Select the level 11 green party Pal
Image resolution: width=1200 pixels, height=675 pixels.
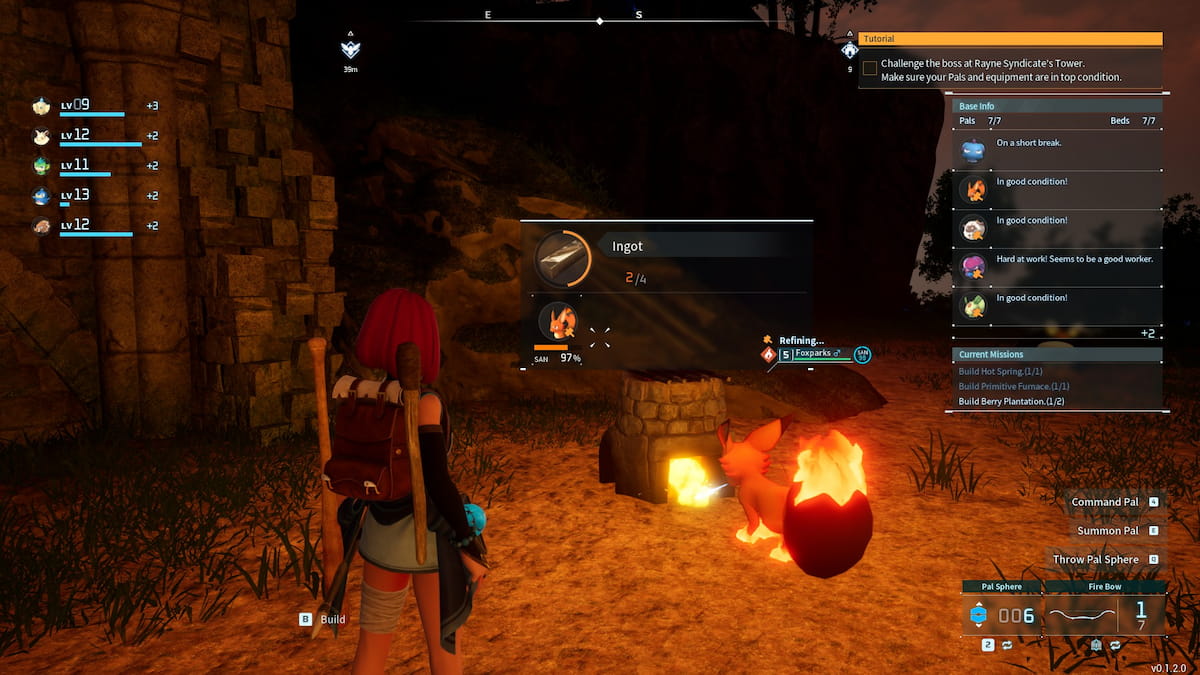(x=41, y=166)
